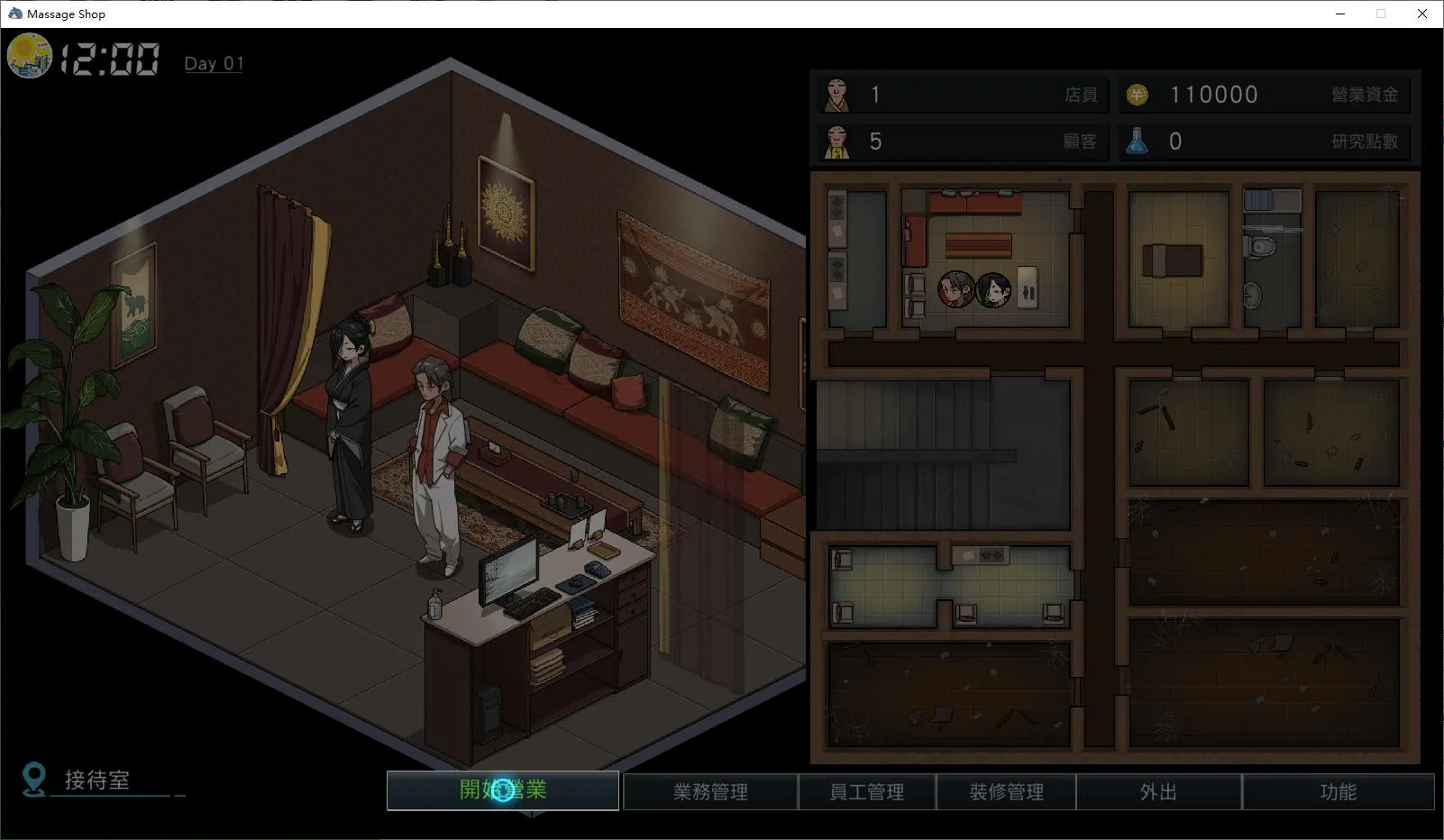1444x840 pixels.
Task: Open the 業務管理 business management menu
Action: pyautogui.click(x=710, y=791)
